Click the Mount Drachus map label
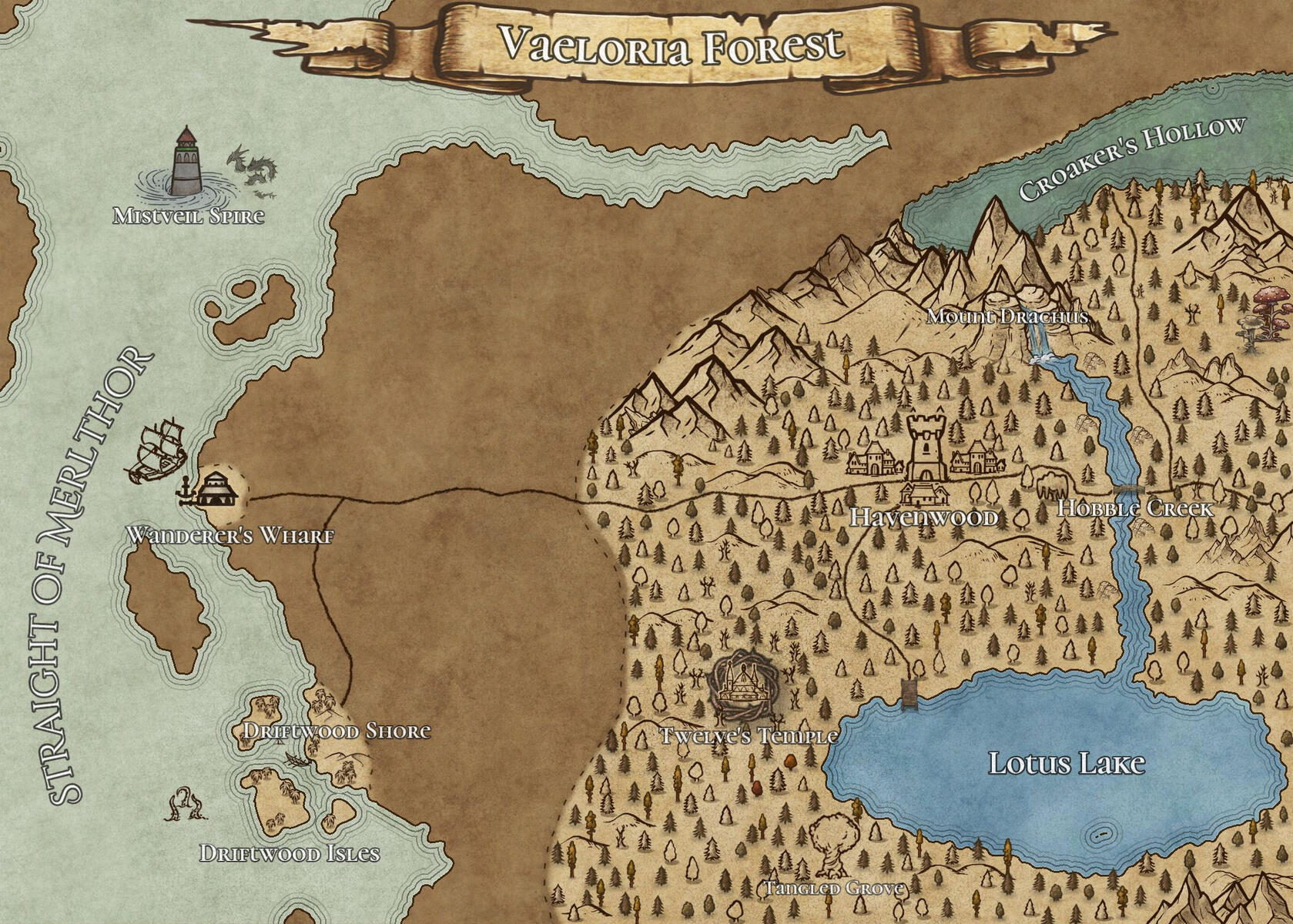The image size is (1293, 924). (1007, 316)
